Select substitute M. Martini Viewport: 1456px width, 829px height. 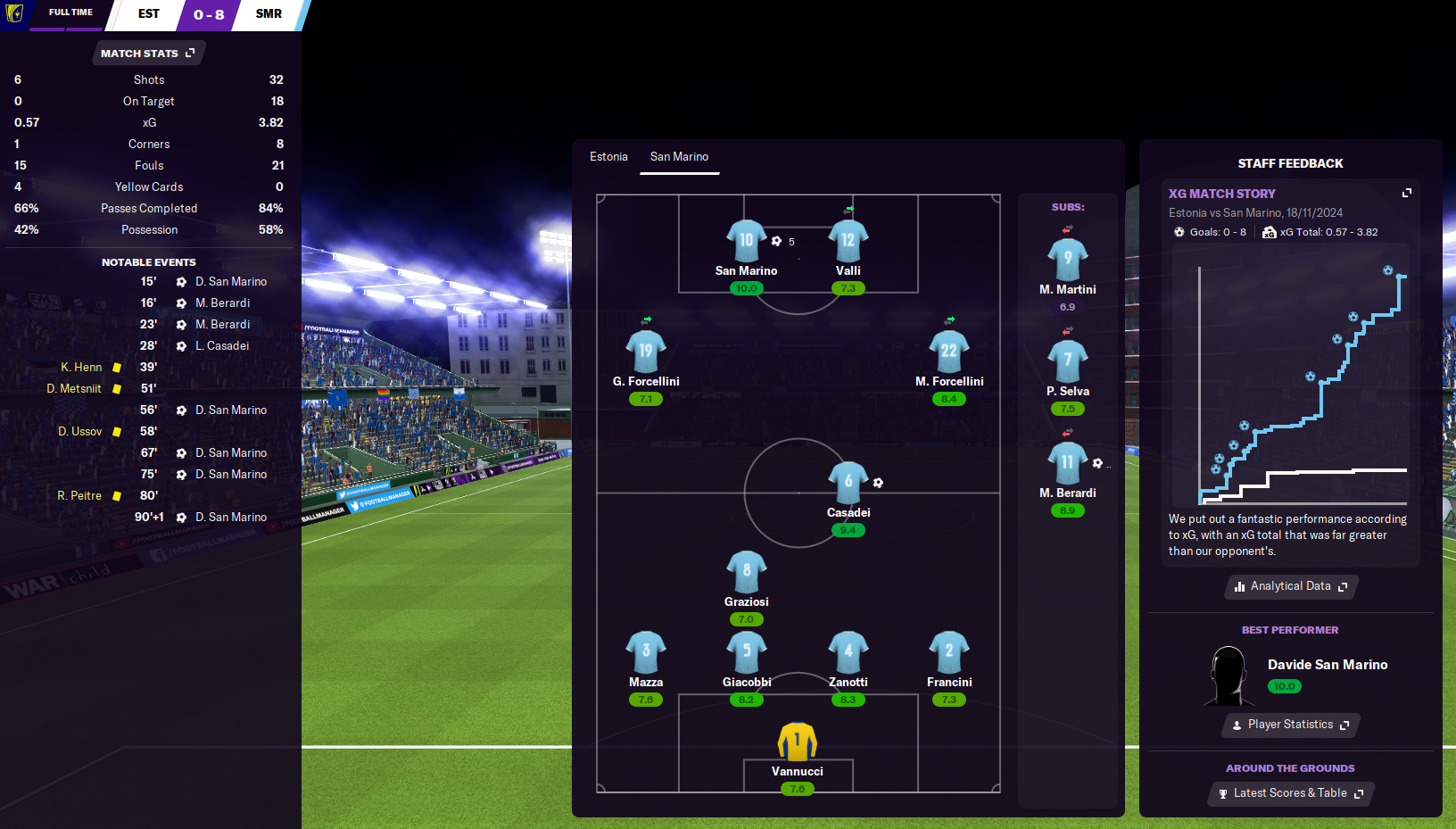tap(1067, 260)
